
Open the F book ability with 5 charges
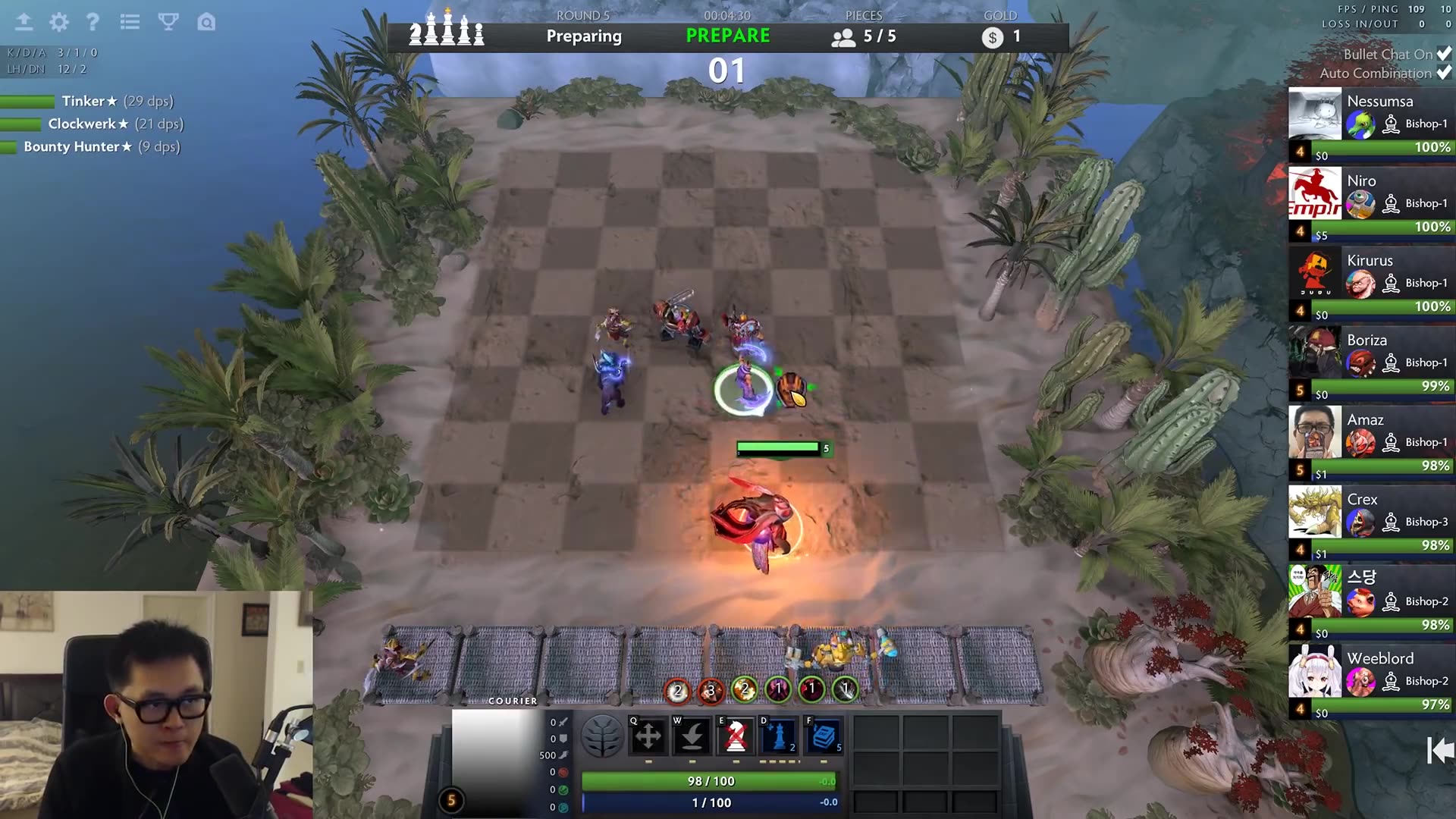coord(825,734)
